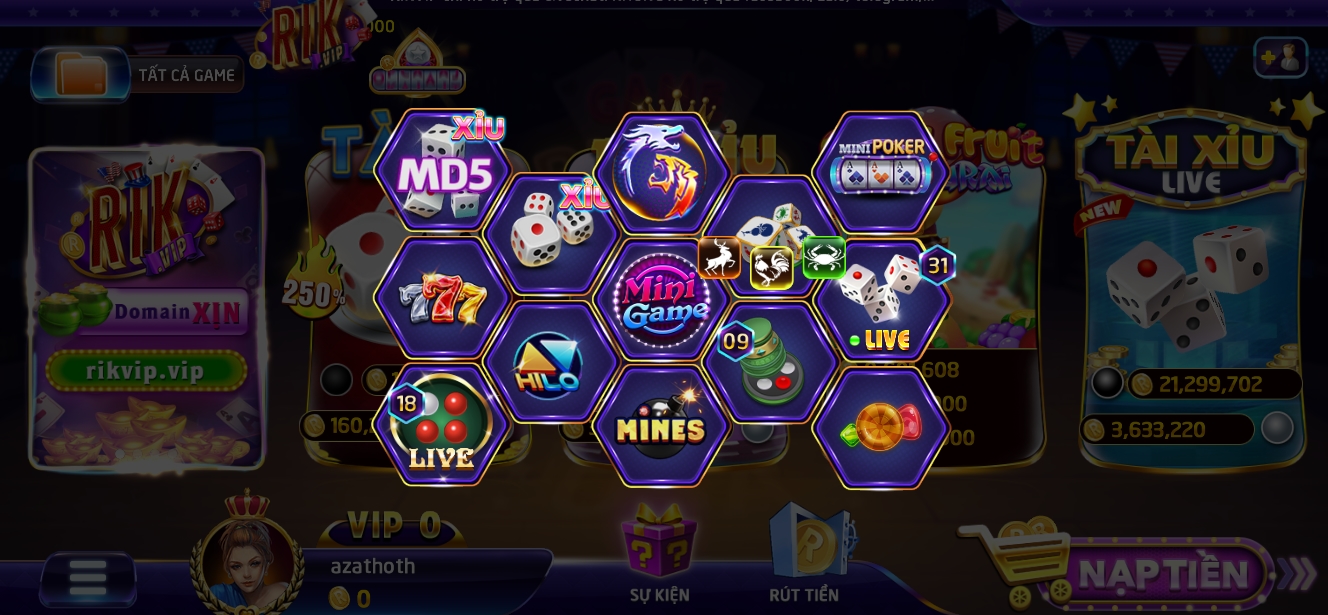
Task: Start the Mines bomb game
Action: (660, 427)
